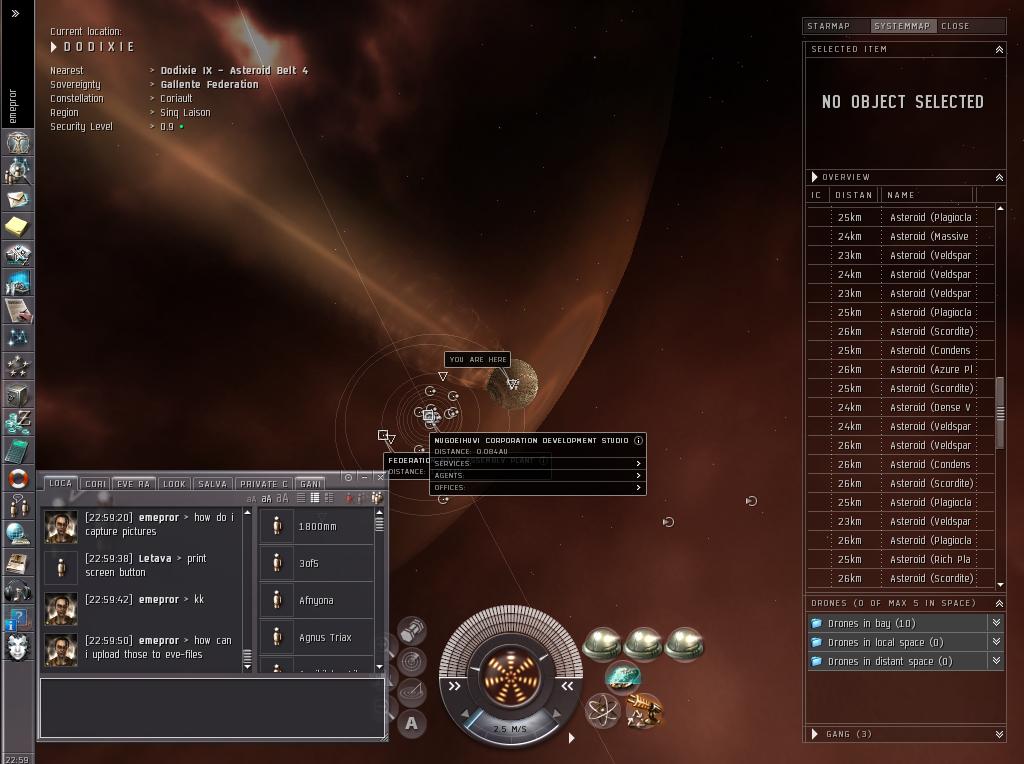Activate the autopilot A button

tap(412, 723)
